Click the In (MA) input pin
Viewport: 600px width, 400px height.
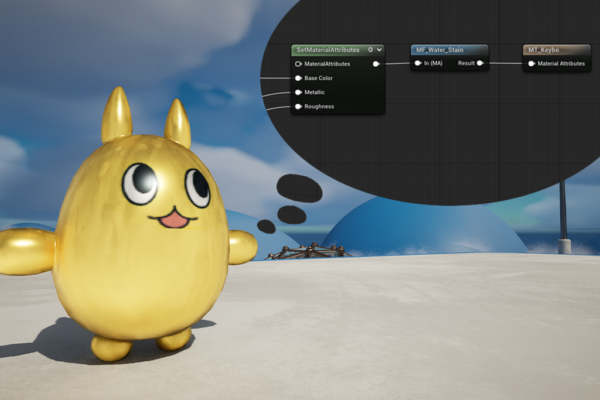point(418,63)
